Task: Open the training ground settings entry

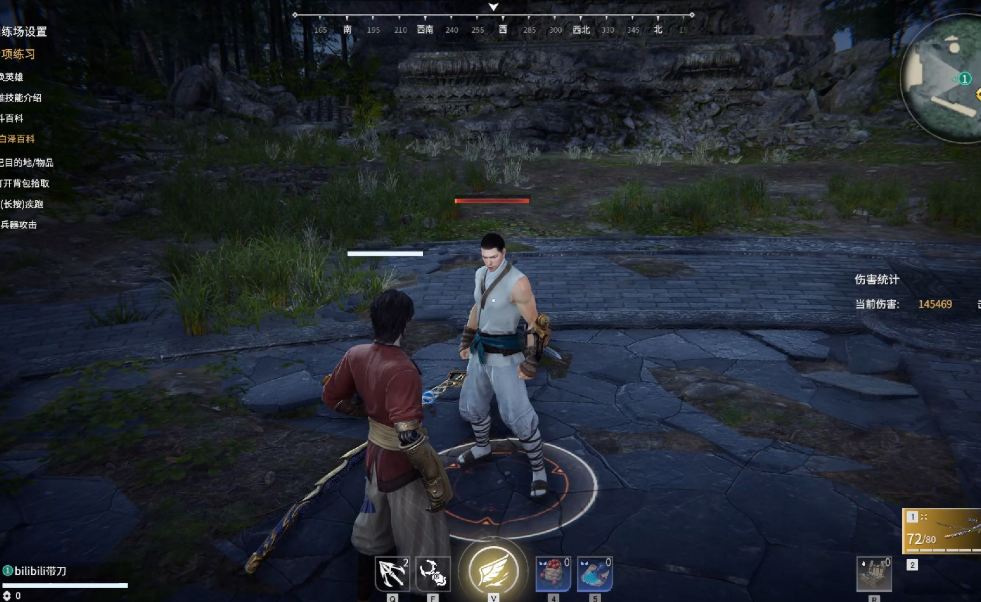Action: 23,31
